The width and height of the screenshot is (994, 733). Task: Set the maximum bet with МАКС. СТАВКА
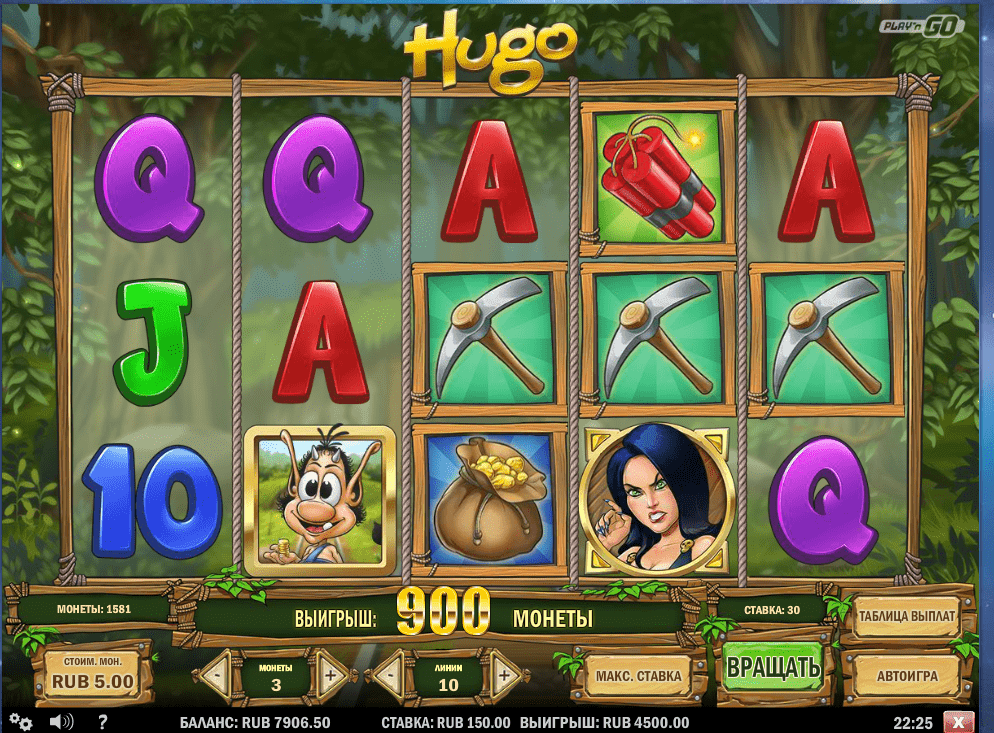coord(639,676)
